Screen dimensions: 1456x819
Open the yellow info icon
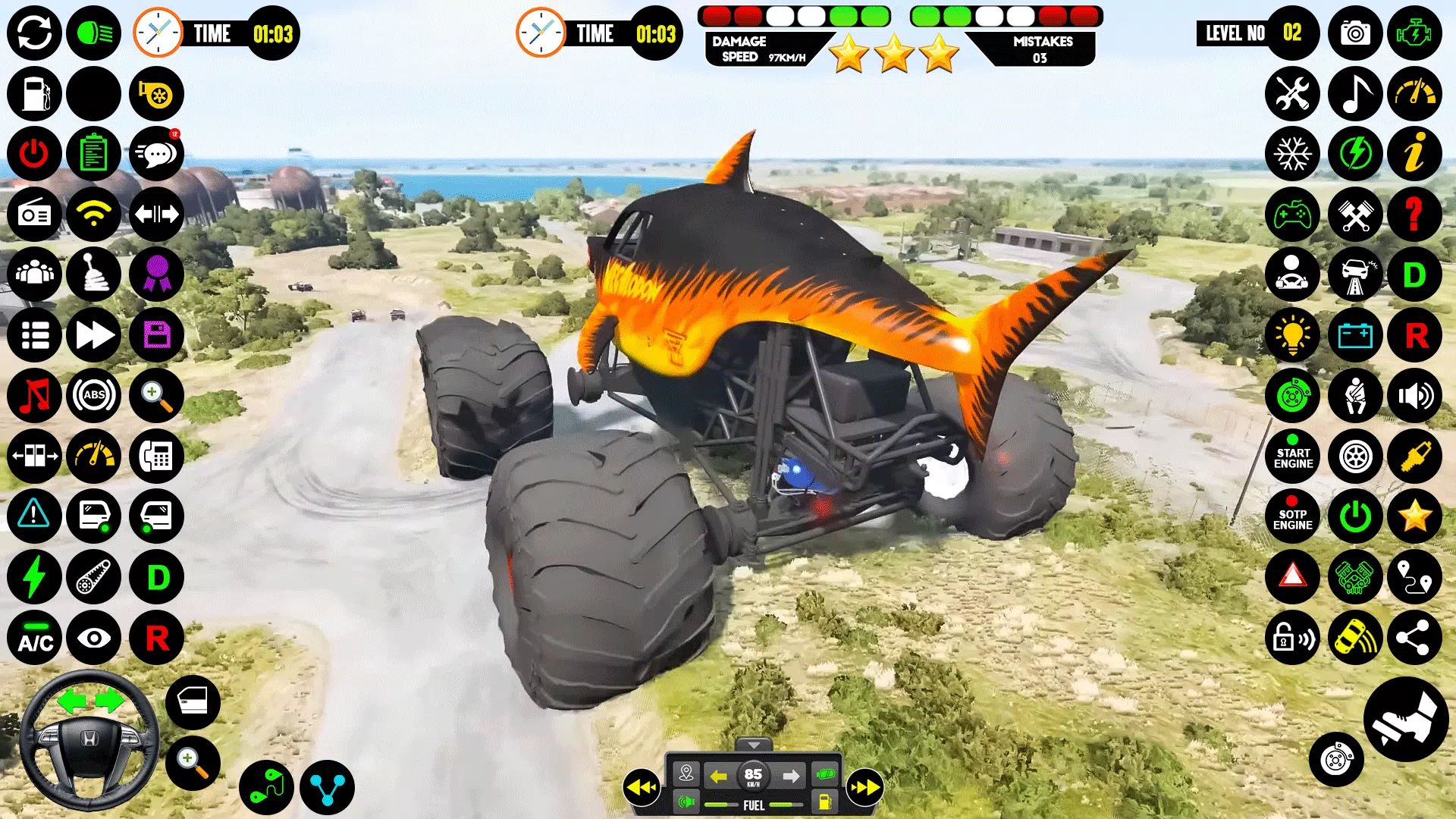(x=1414, y=154)
